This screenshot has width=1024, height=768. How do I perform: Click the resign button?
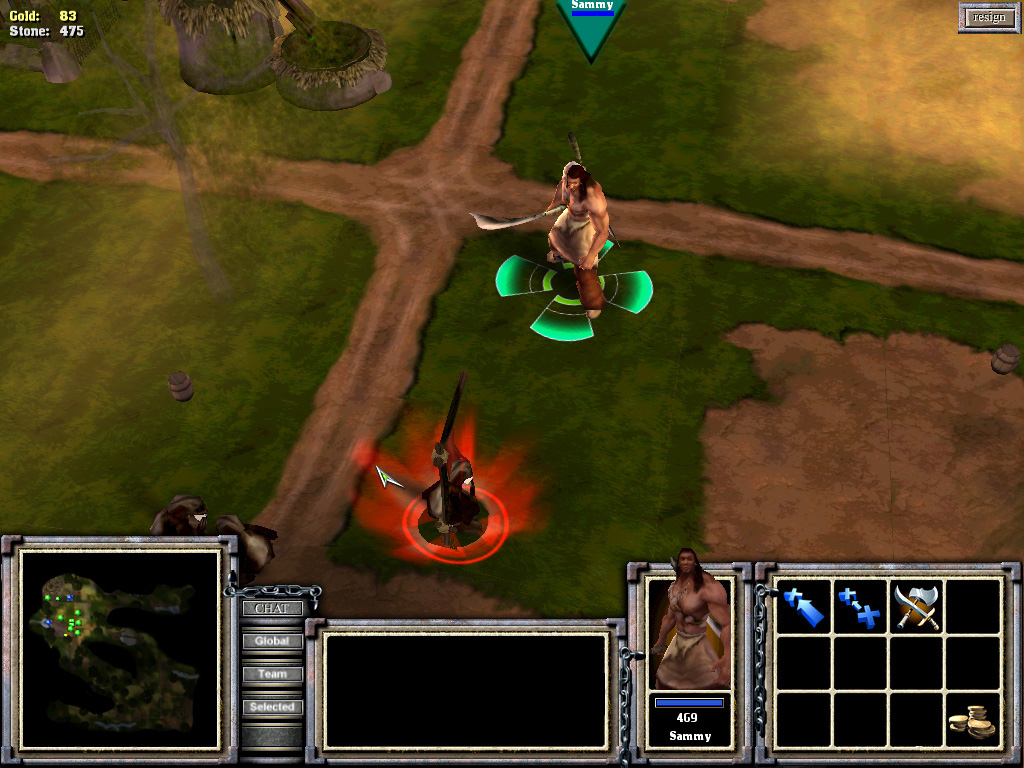click(988, 17)
